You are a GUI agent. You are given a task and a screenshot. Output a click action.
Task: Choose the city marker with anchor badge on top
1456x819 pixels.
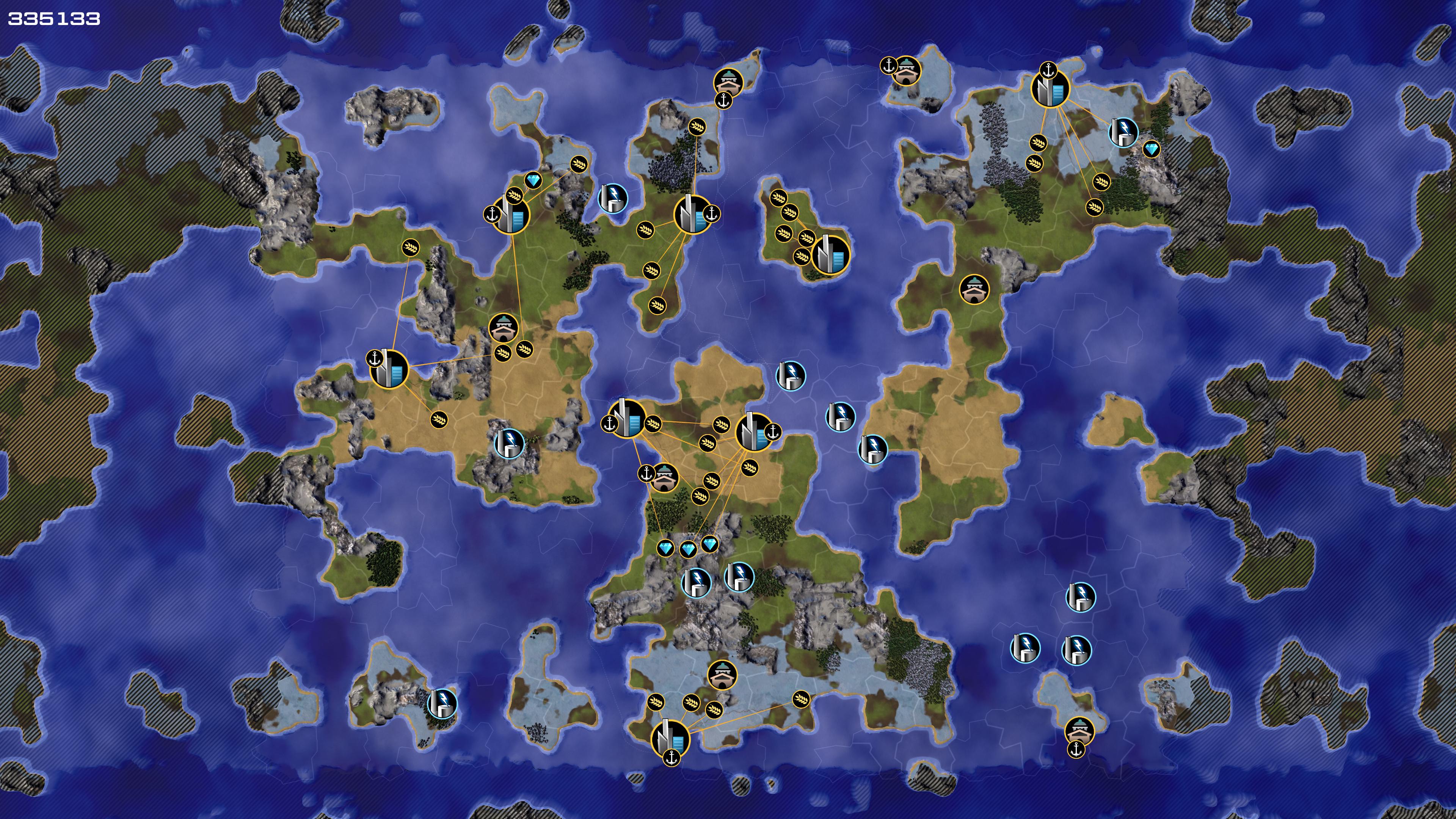[x=1050, y=89]
